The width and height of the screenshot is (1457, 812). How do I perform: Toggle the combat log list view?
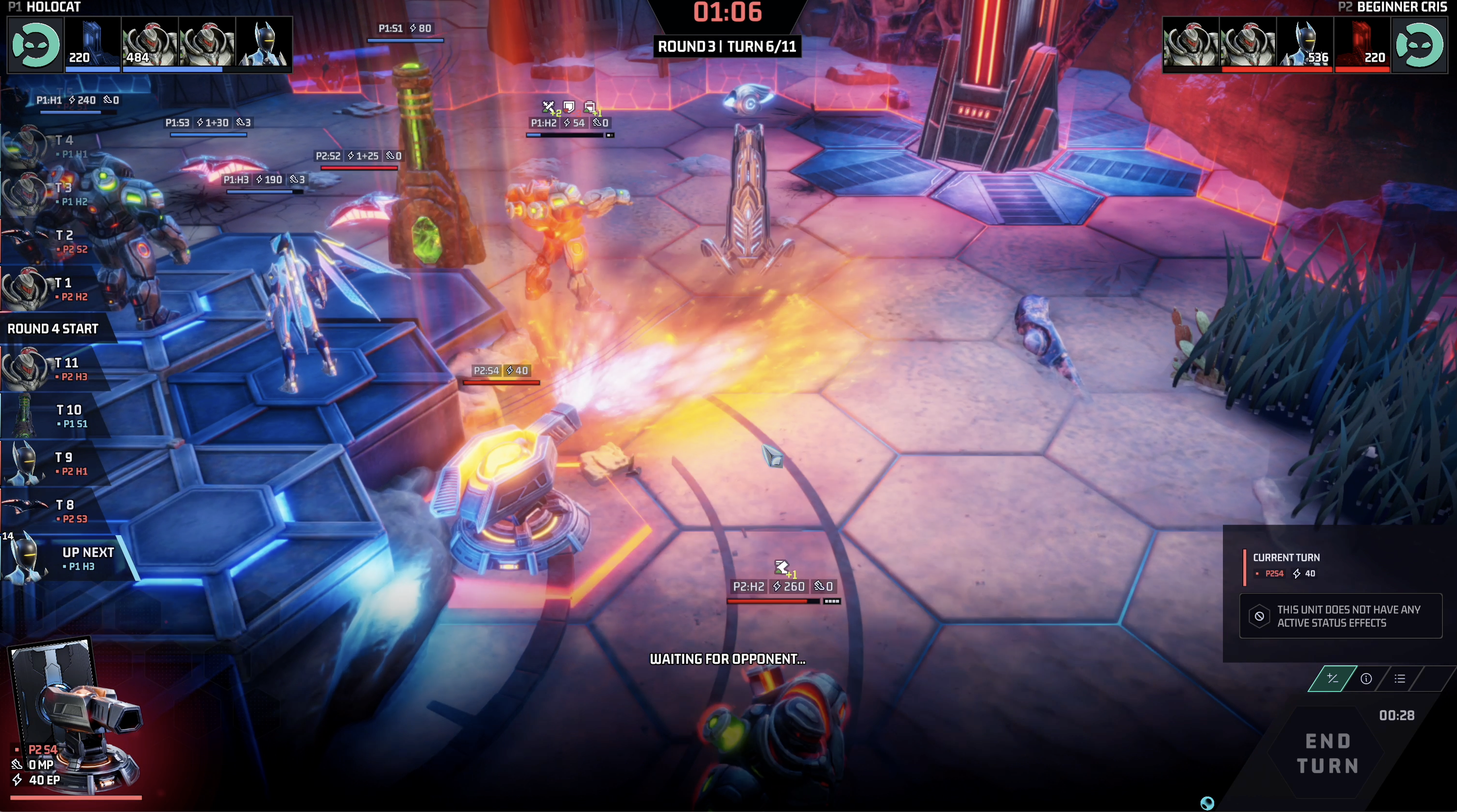click(x=1401, y=678)
